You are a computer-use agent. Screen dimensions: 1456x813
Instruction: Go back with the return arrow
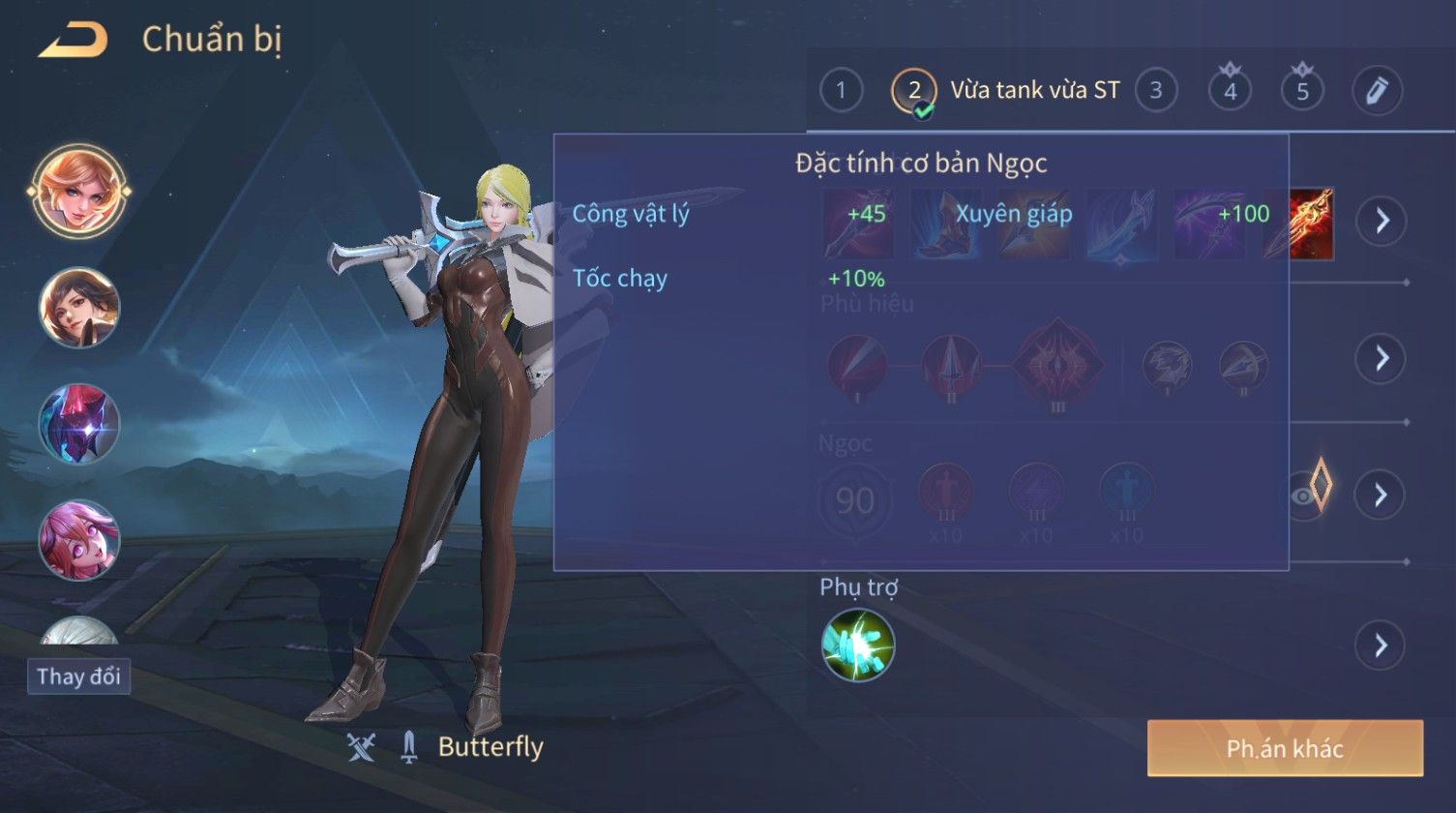(x=74, y=41)
